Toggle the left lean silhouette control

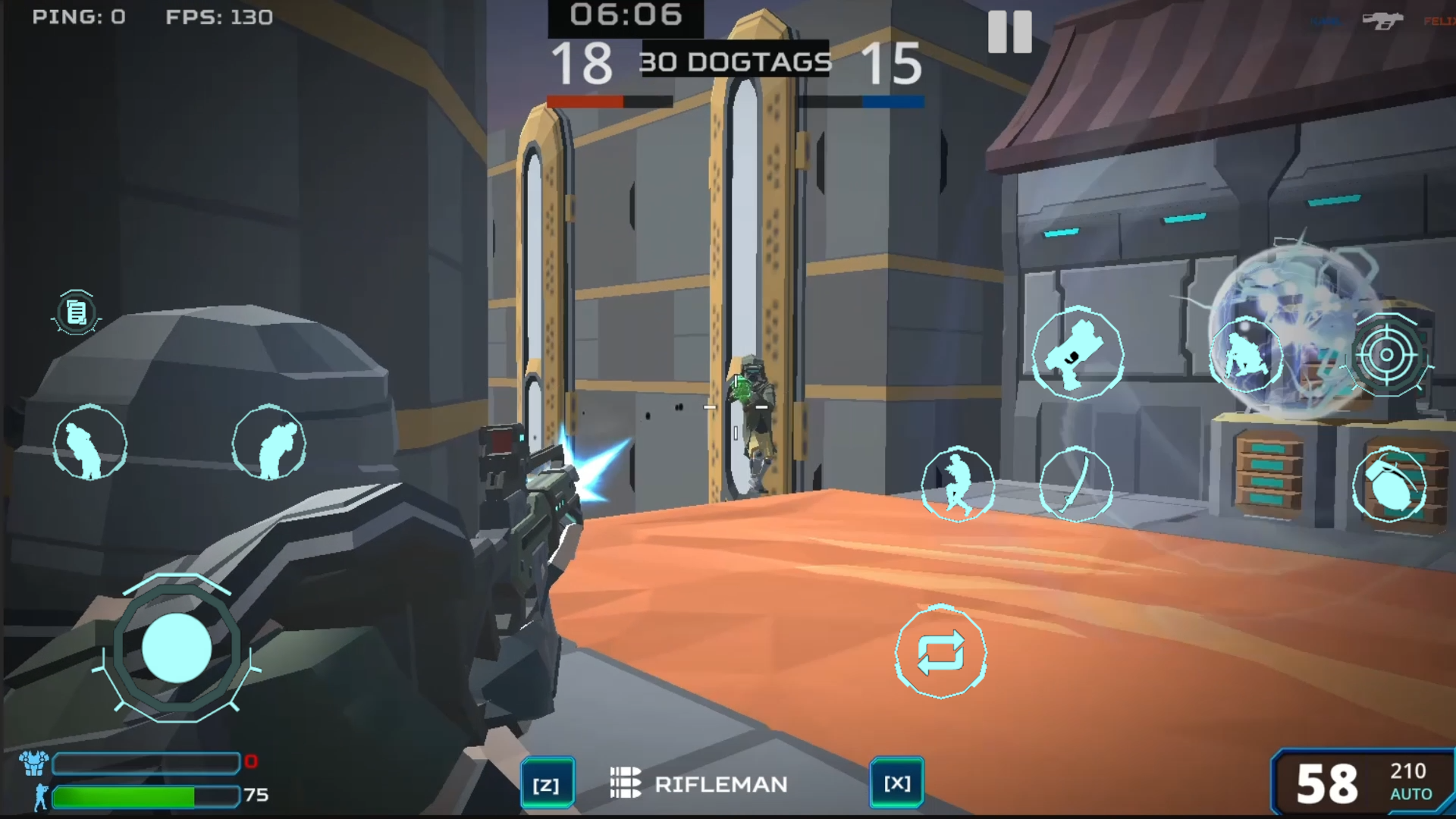point(89,442)
